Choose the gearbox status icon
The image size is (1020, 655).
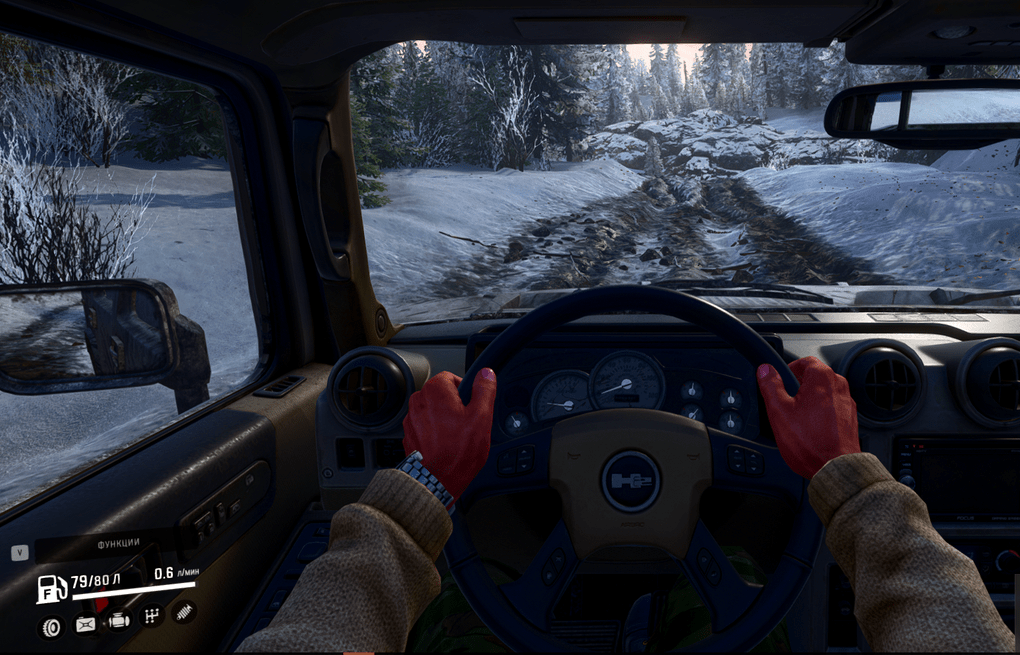pyautogui.click(x=151, y=616)
